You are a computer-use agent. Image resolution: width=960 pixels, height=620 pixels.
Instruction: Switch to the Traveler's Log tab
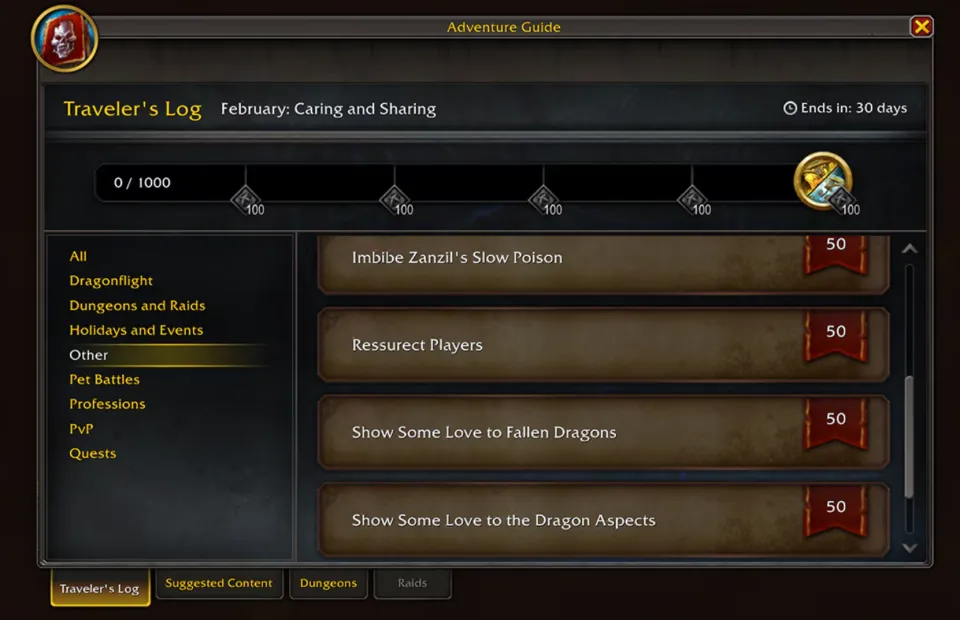[x=99, y=588]
